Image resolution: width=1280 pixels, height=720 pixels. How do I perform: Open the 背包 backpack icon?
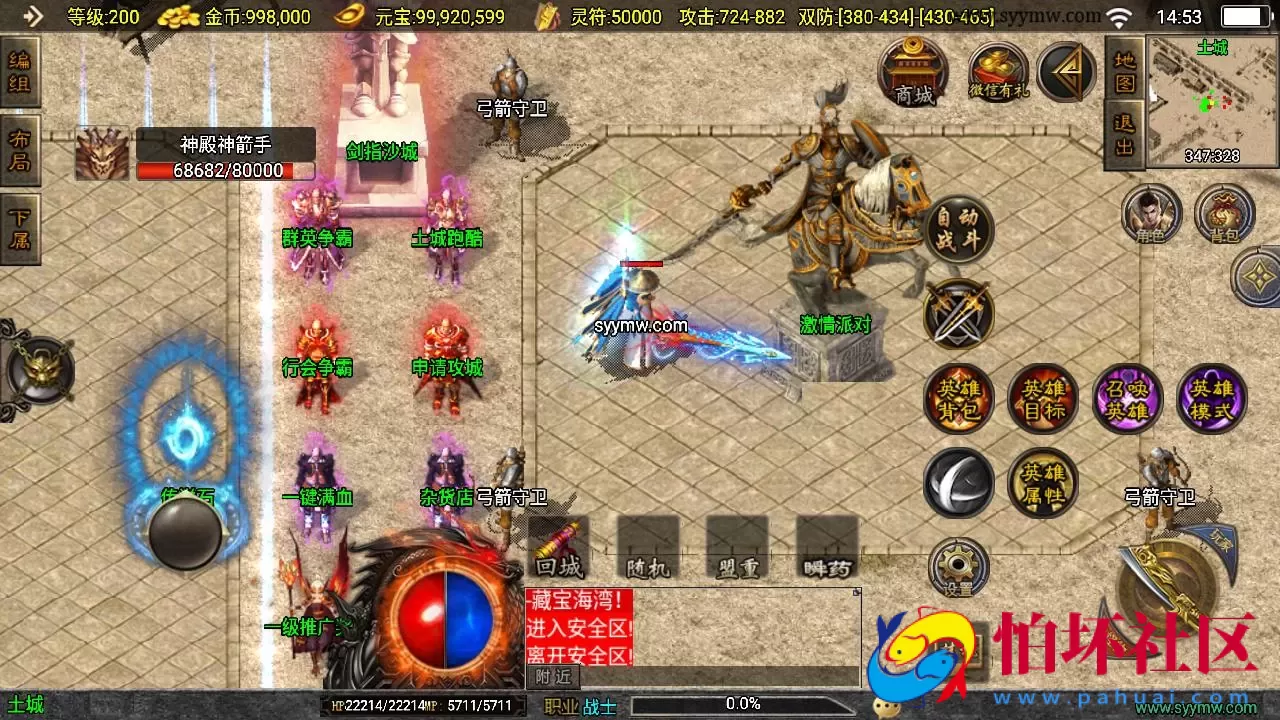1222,213
